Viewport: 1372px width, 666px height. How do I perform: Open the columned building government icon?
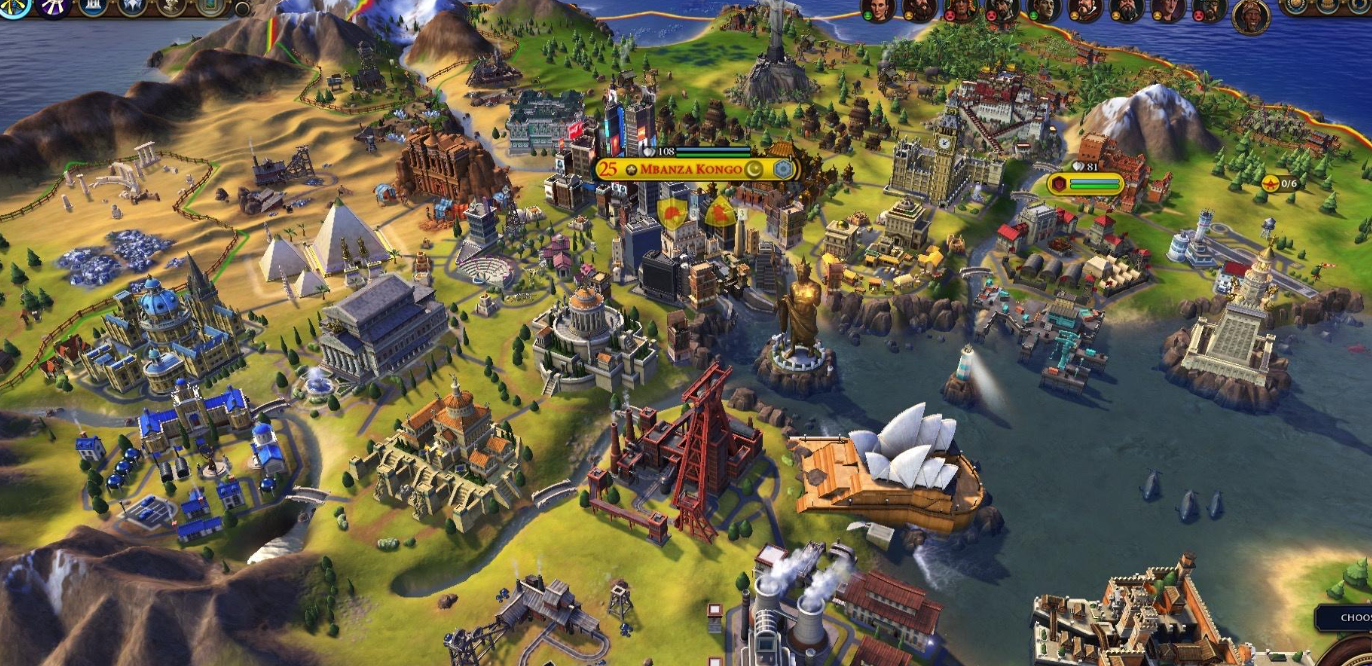(x=95, y=8)
